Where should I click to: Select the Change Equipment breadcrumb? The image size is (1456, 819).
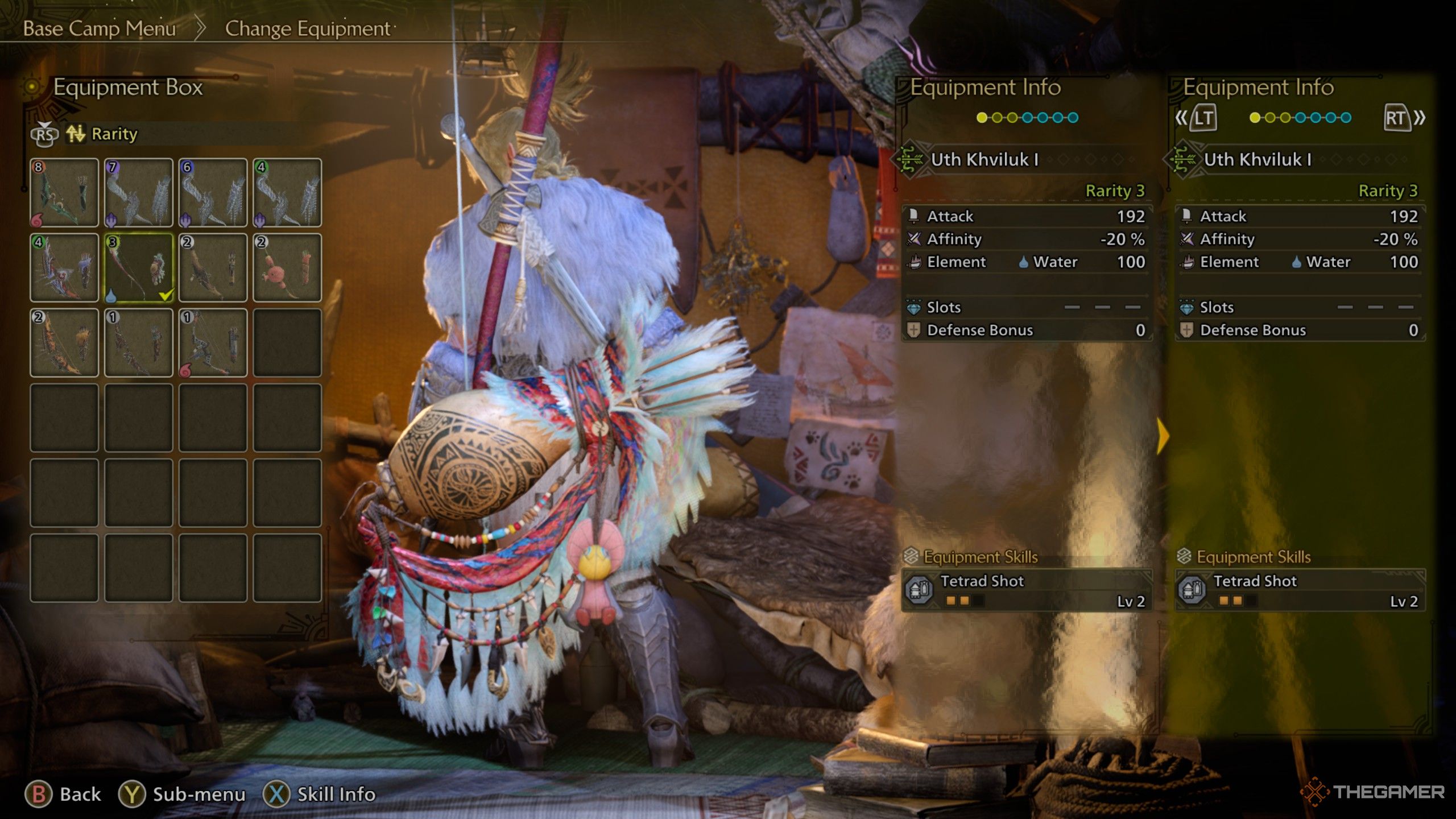tap(305, 29)
